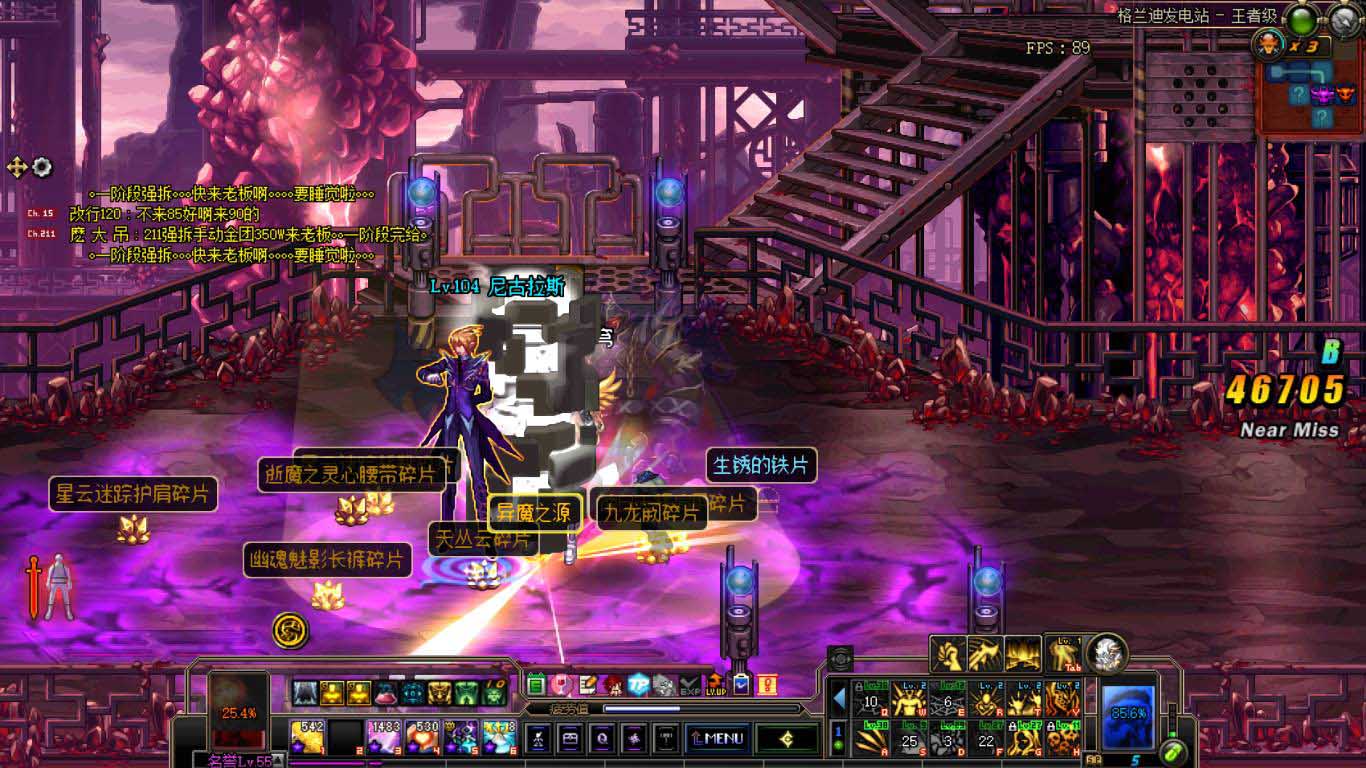Click the green orb button at top right
The width and height of the screenshot is (1366, 768).
(1301, 18)
